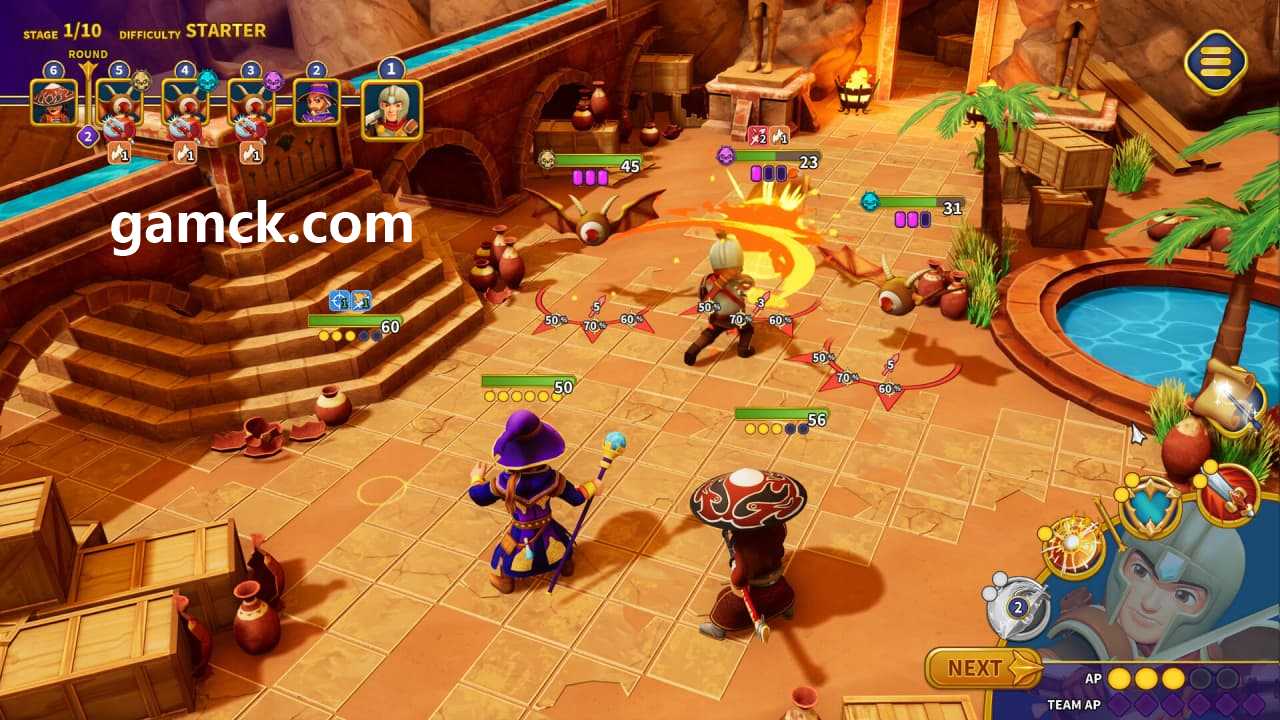This screenshot has height=720, width=1280.
Task: Select the yellow-skull bat enemy turn portrait
Action: point(119,102)
